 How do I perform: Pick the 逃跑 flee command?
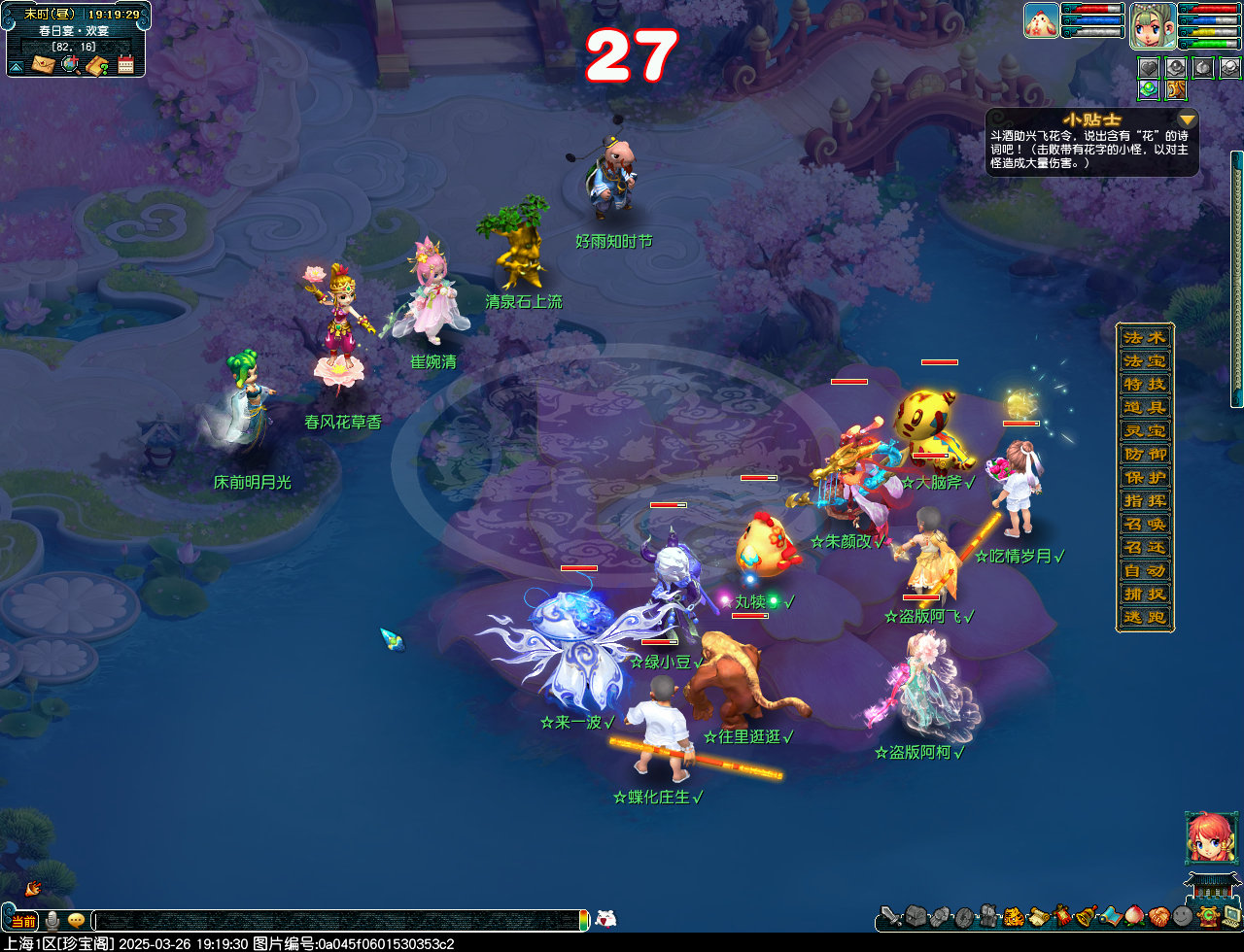(x=1144, y=618)
